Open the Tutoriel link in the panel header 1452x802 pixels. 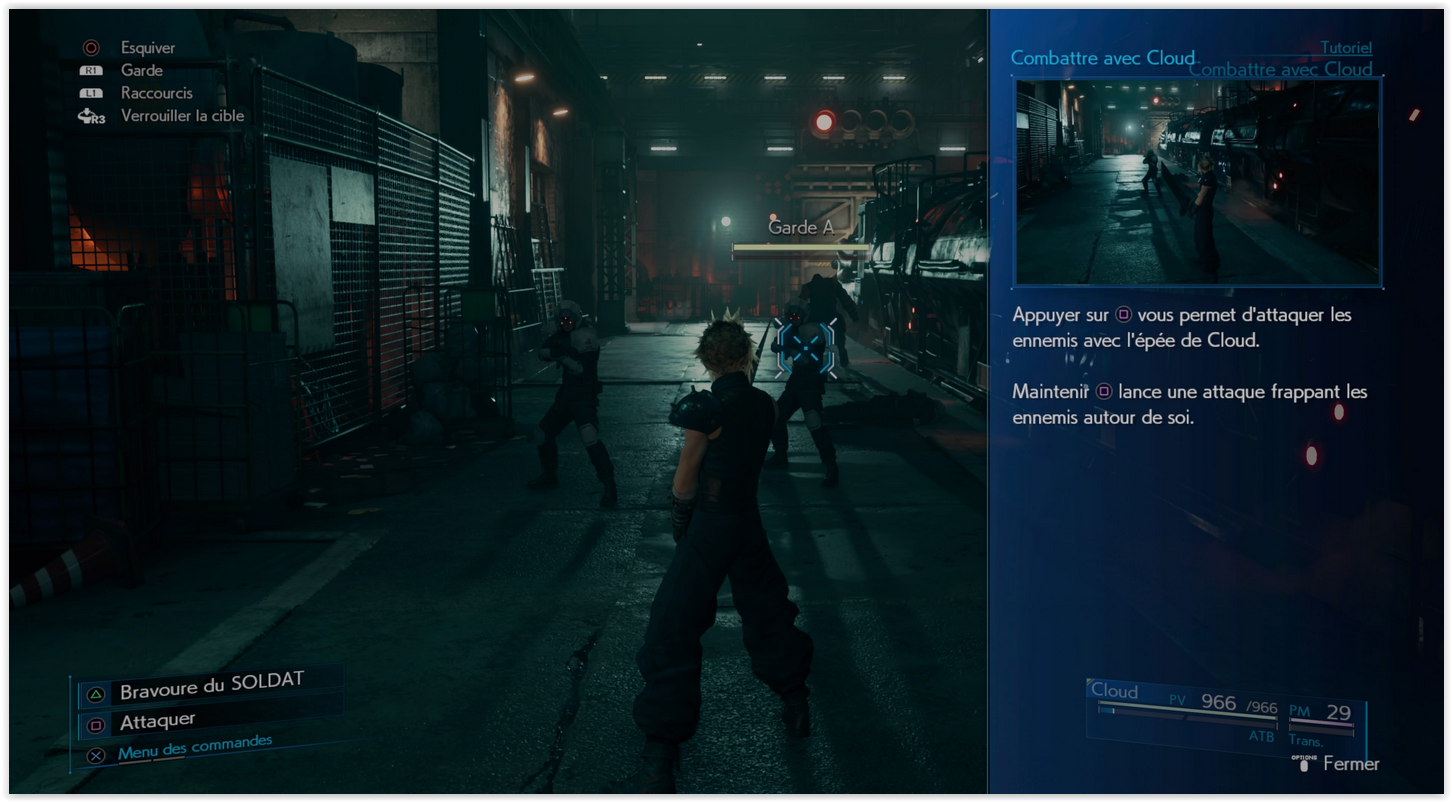click(1346, 48)
